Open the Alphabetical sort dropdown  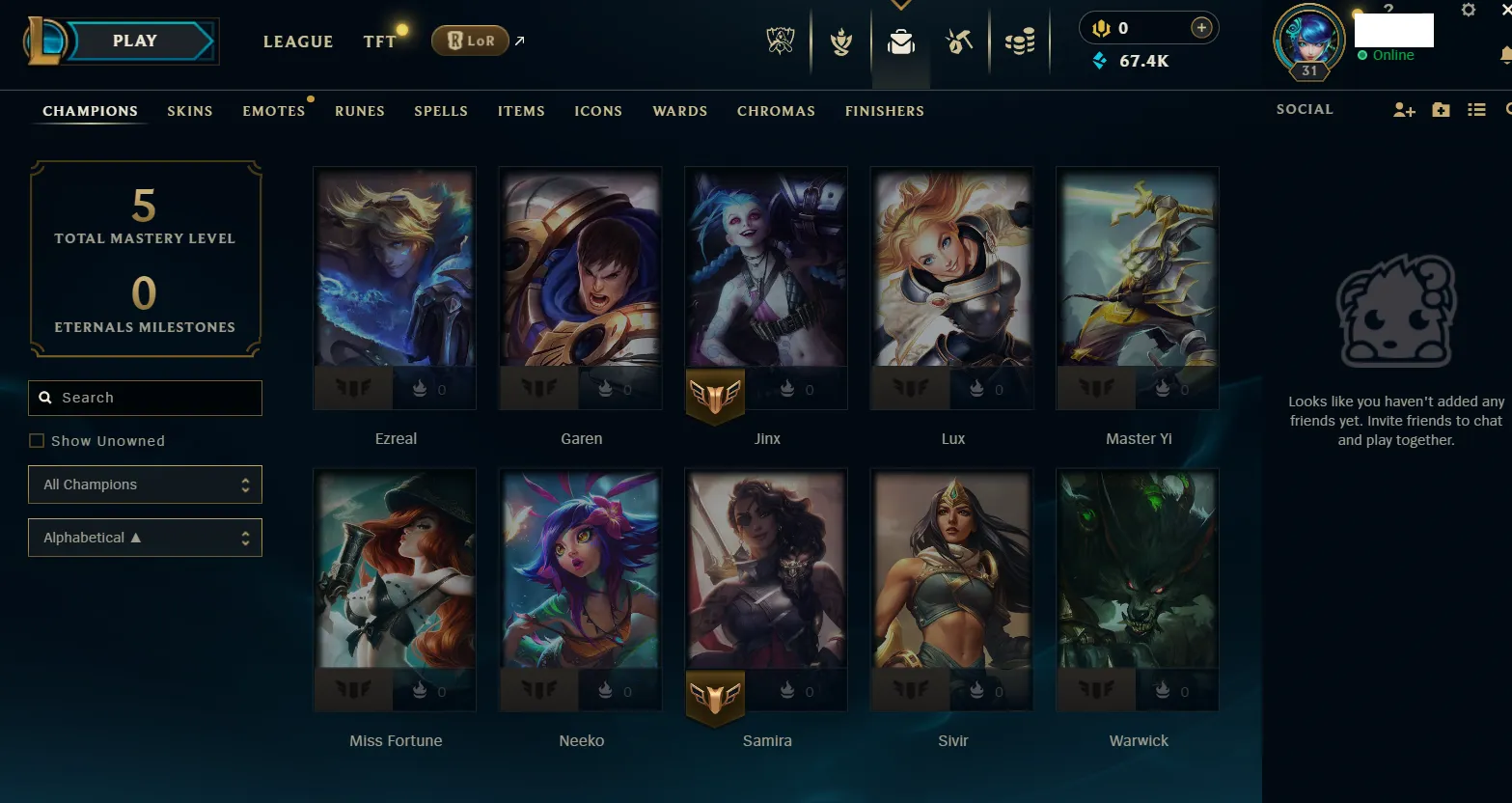145,537
